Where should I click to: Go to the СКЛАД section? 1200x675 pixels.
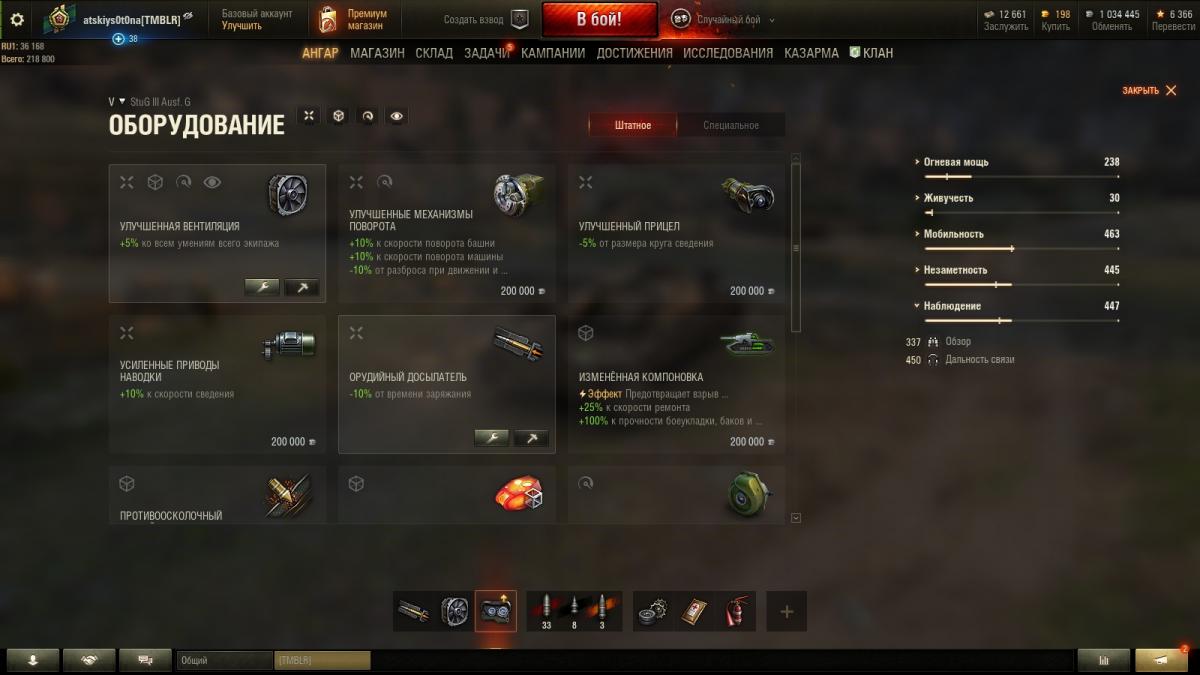434,53
